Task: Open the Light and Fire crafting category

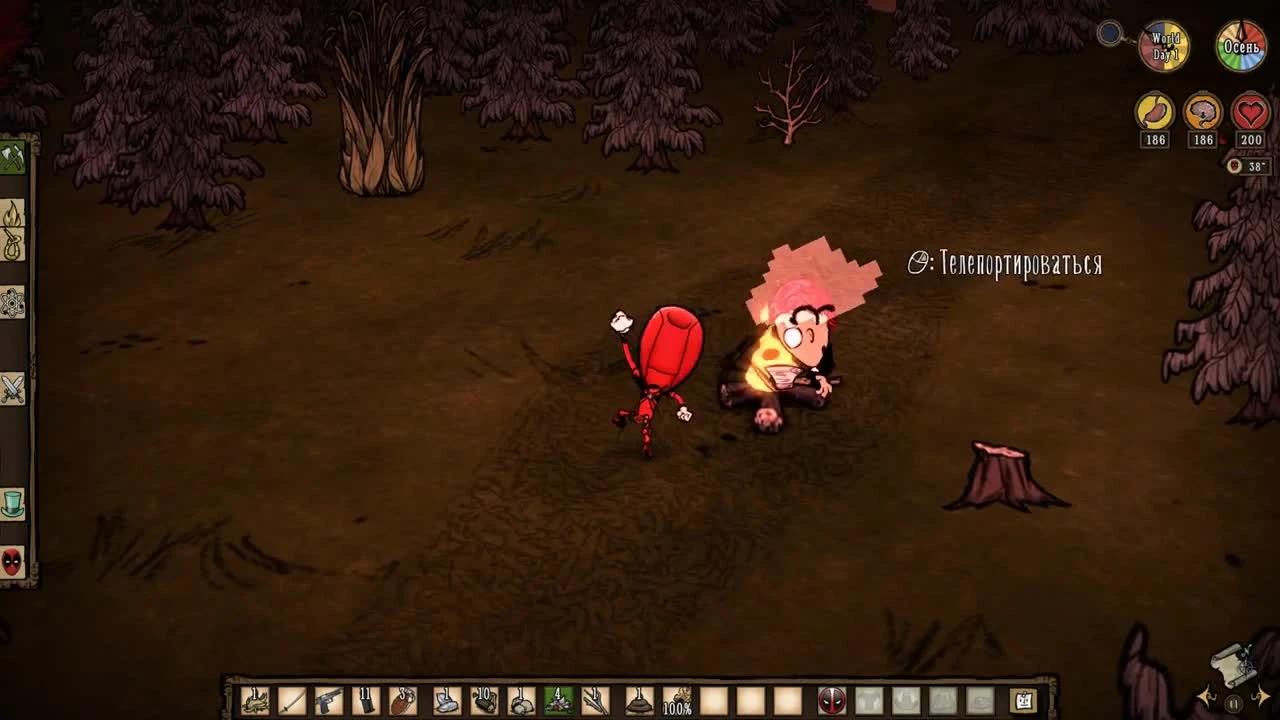Action: pos(15,214)
